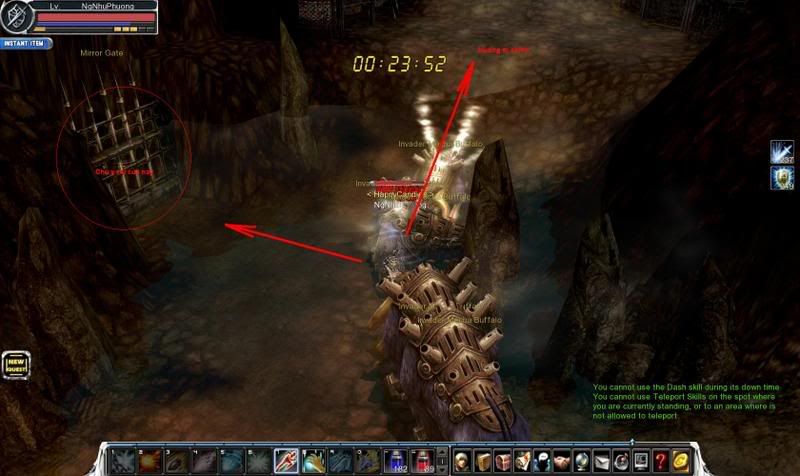Activate the dash skill with running figure

click(284, 461)
